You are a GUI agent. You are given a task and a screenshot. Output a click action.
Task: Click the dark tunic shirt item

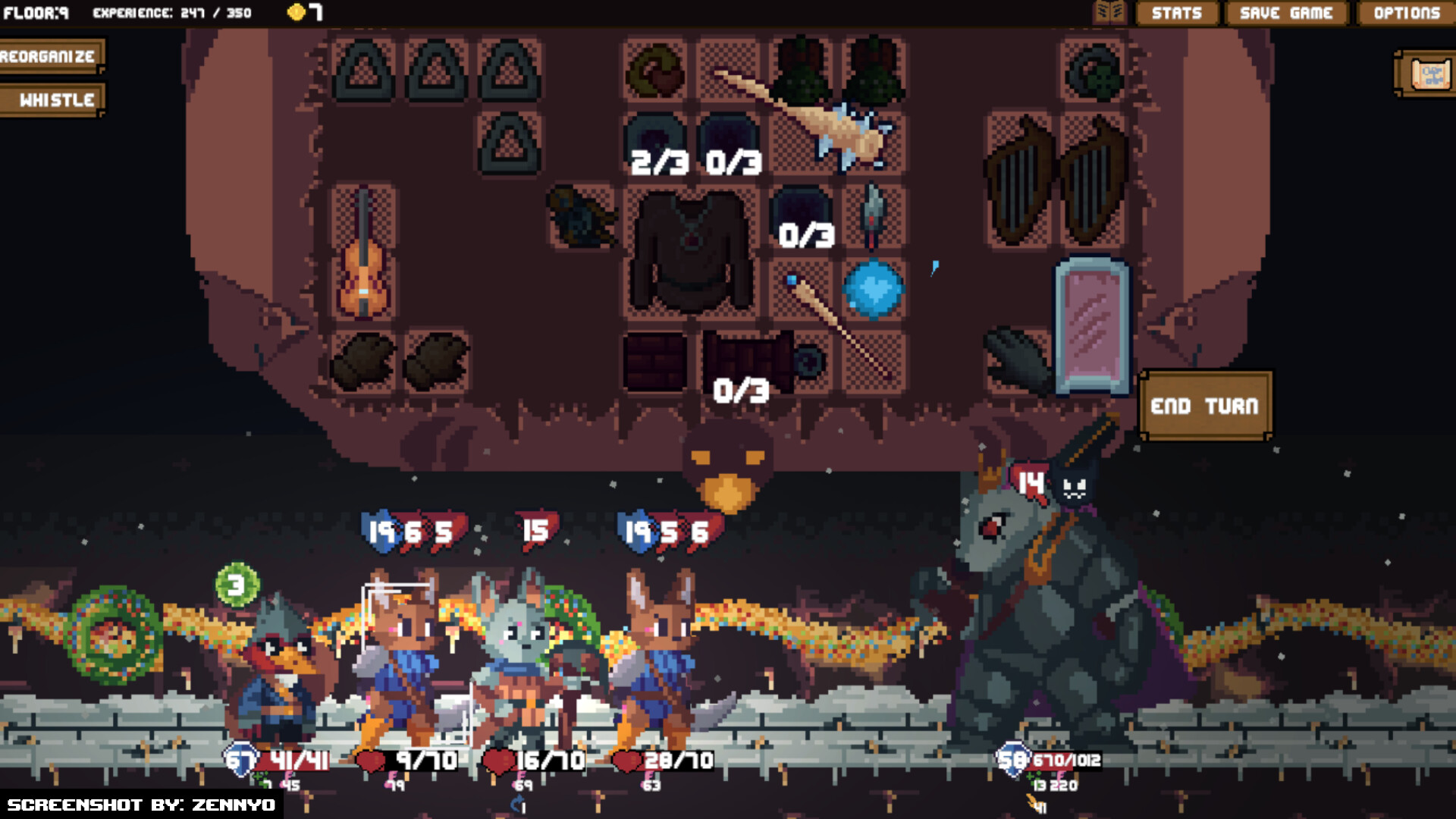coord(690,250)
